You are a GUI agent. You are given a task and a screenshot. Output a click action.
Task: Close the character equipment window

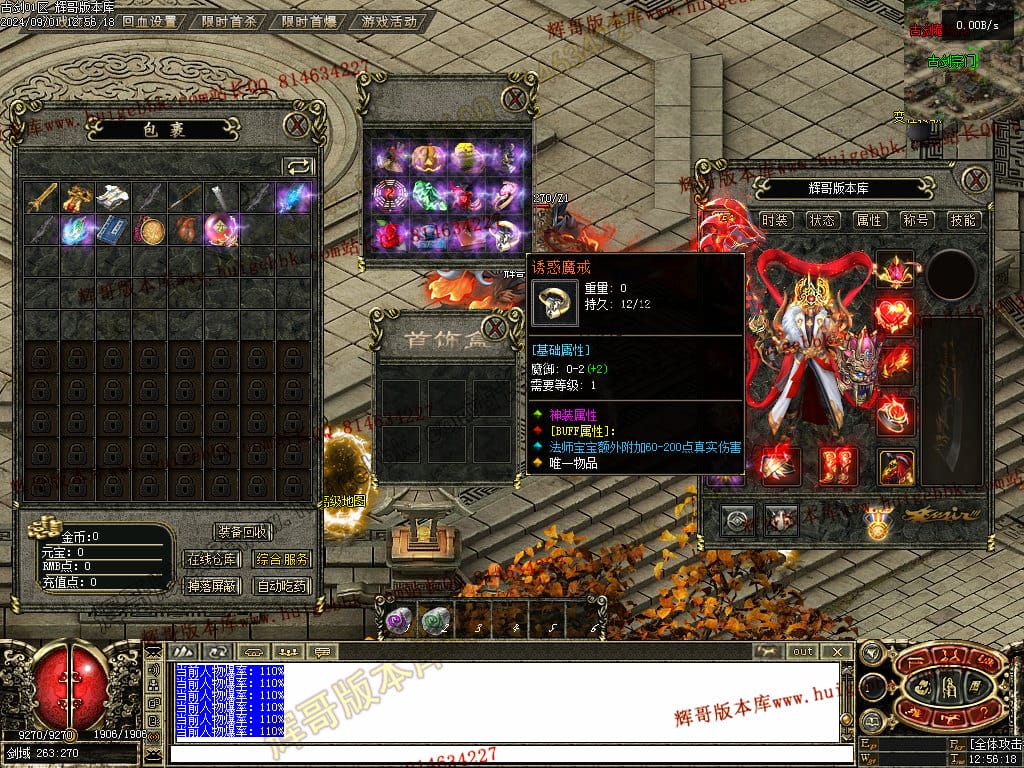click(x=975, y=180)
